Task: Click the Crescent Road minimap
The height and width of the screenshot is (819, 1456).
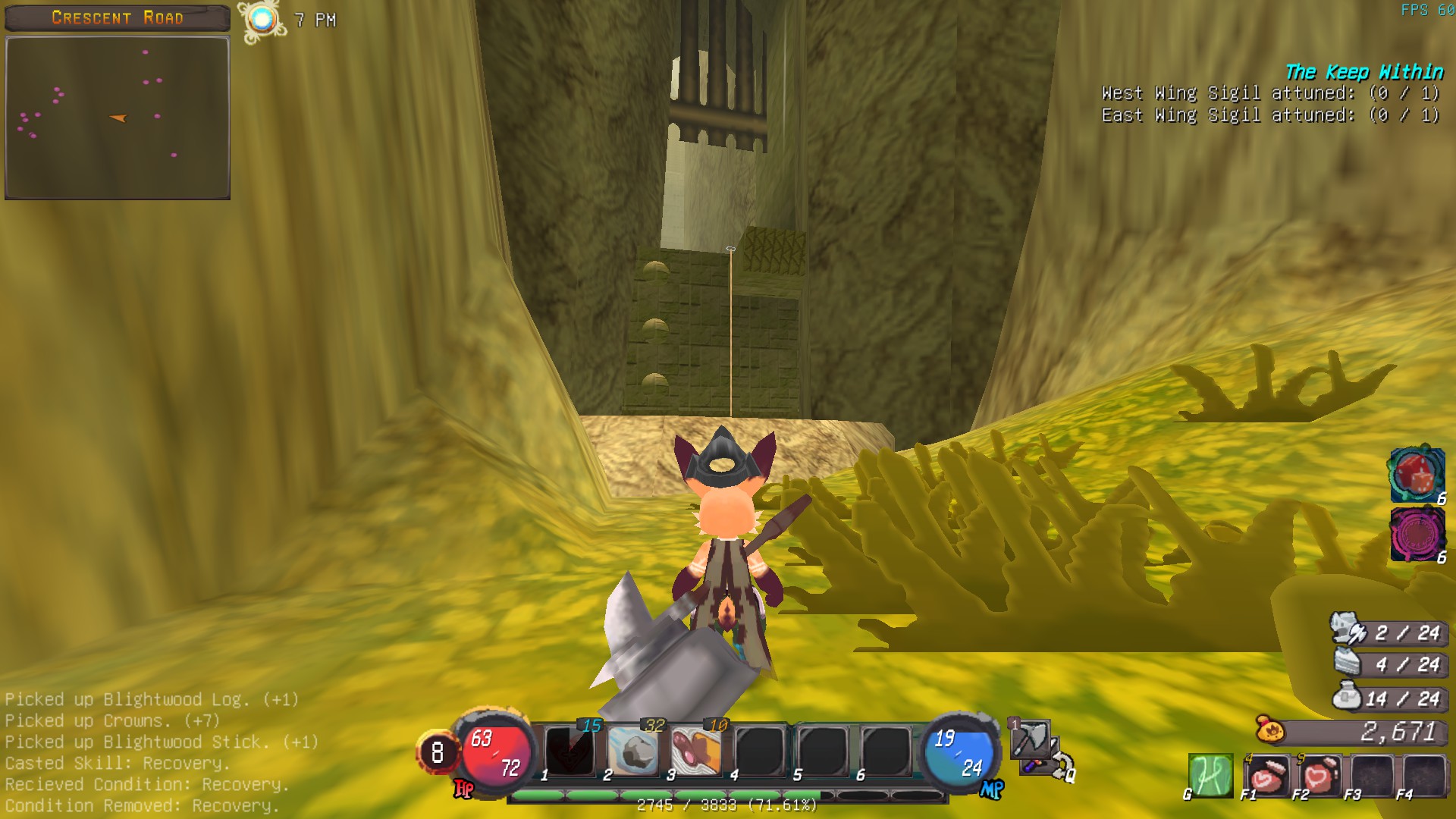Action: [118, 118]
